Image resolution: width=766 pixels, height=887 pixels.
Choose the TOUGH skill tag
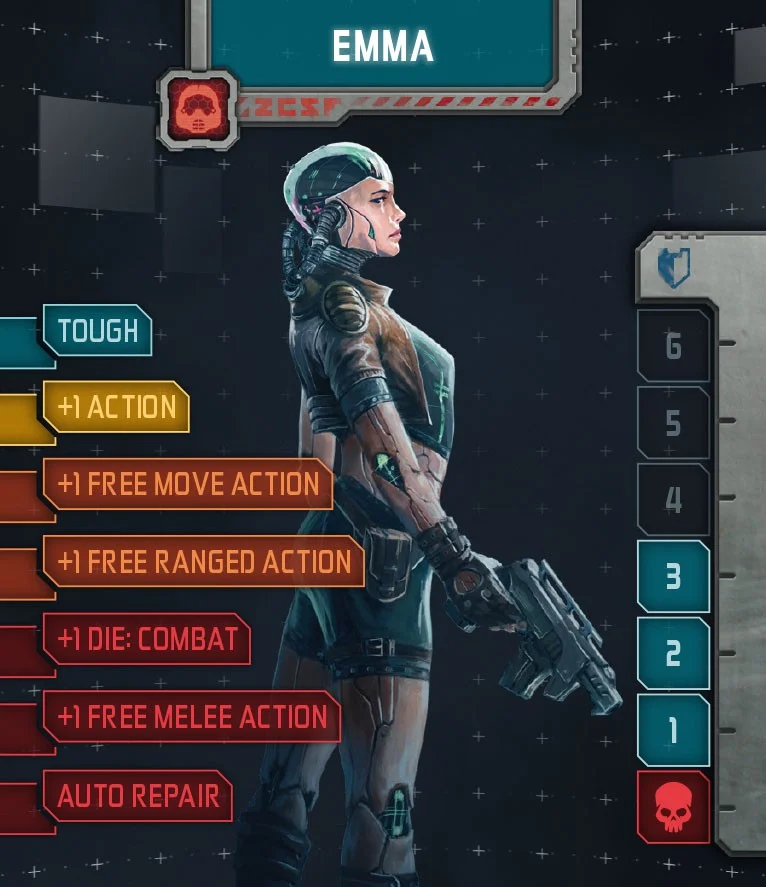(98, 330)
